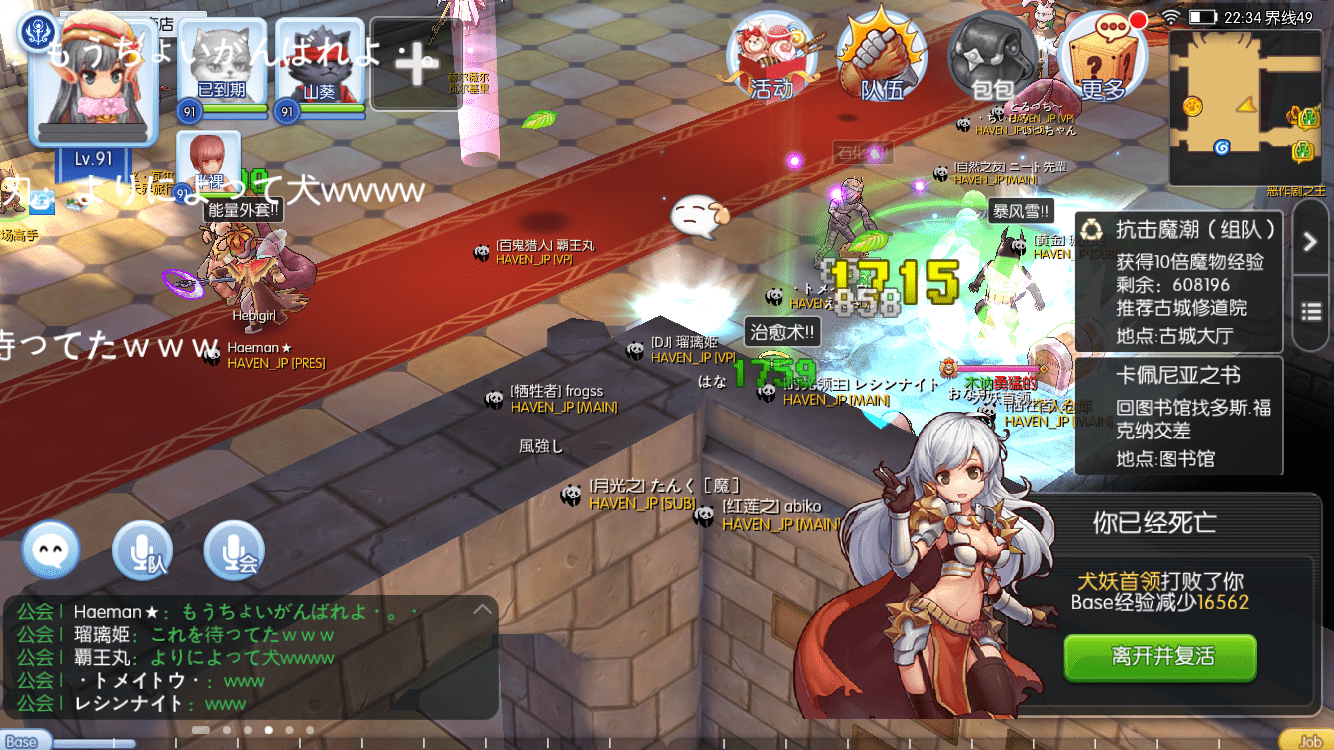The width and height of the screenshot is (1334, 750).
Task: Select the 卡佩尼亚之书 quest entry
Action: tap(1180, 415)
